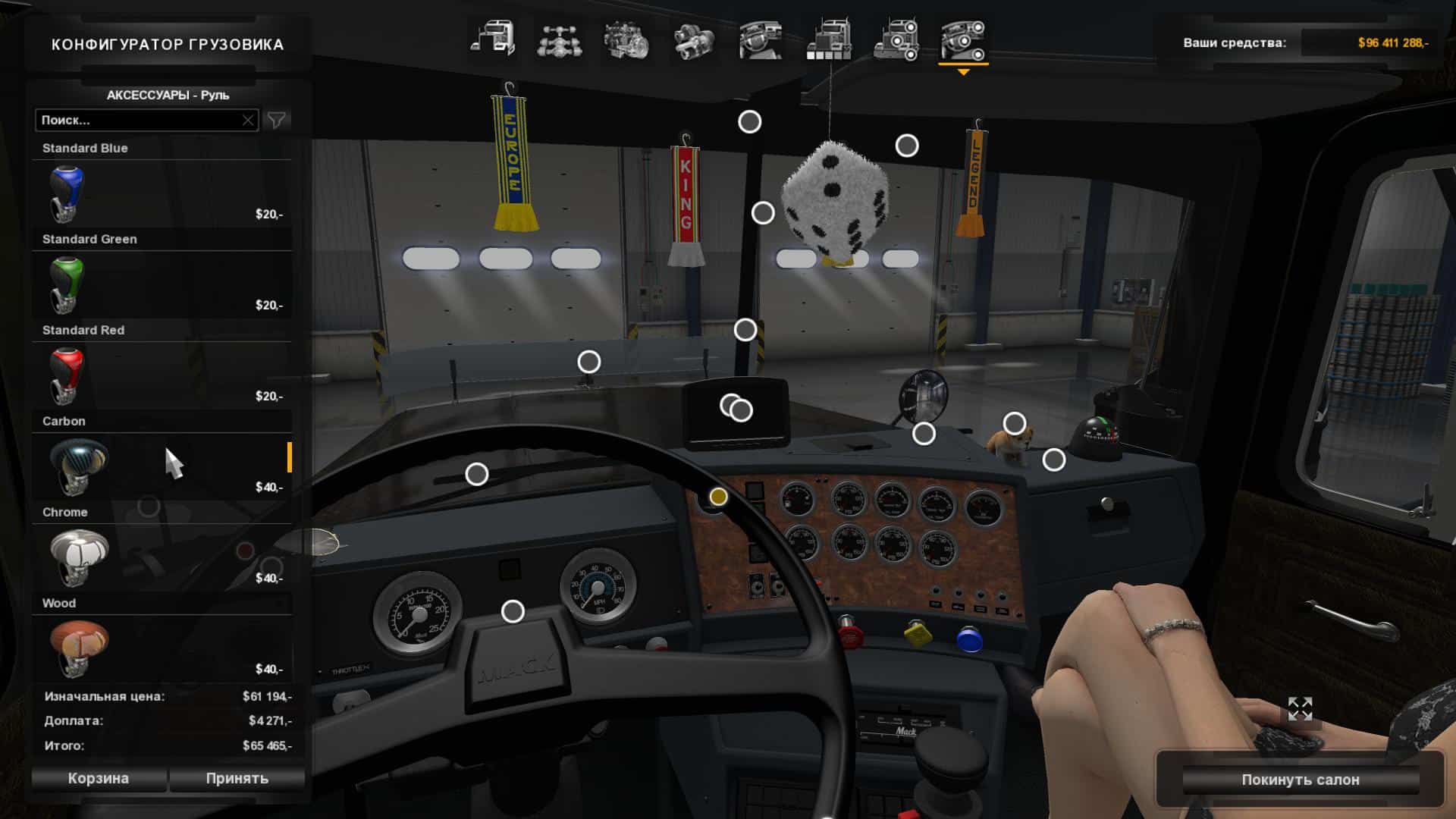Select the Chrome knob accessory
The width and height of the screenshot is (1456, 819).
[x=162, y=557]
